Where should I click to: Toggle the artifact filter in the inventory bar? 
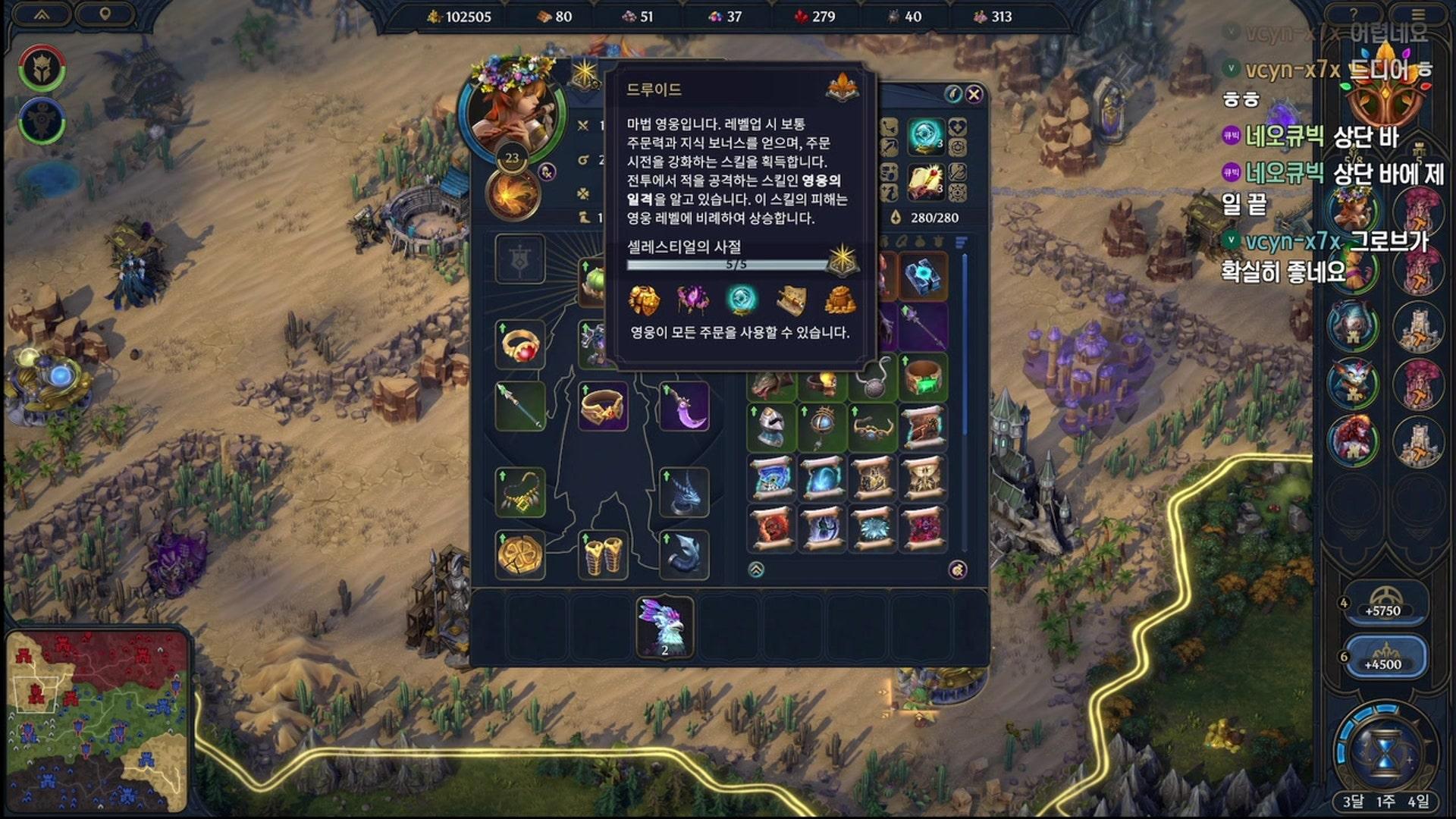click(884, 240)
